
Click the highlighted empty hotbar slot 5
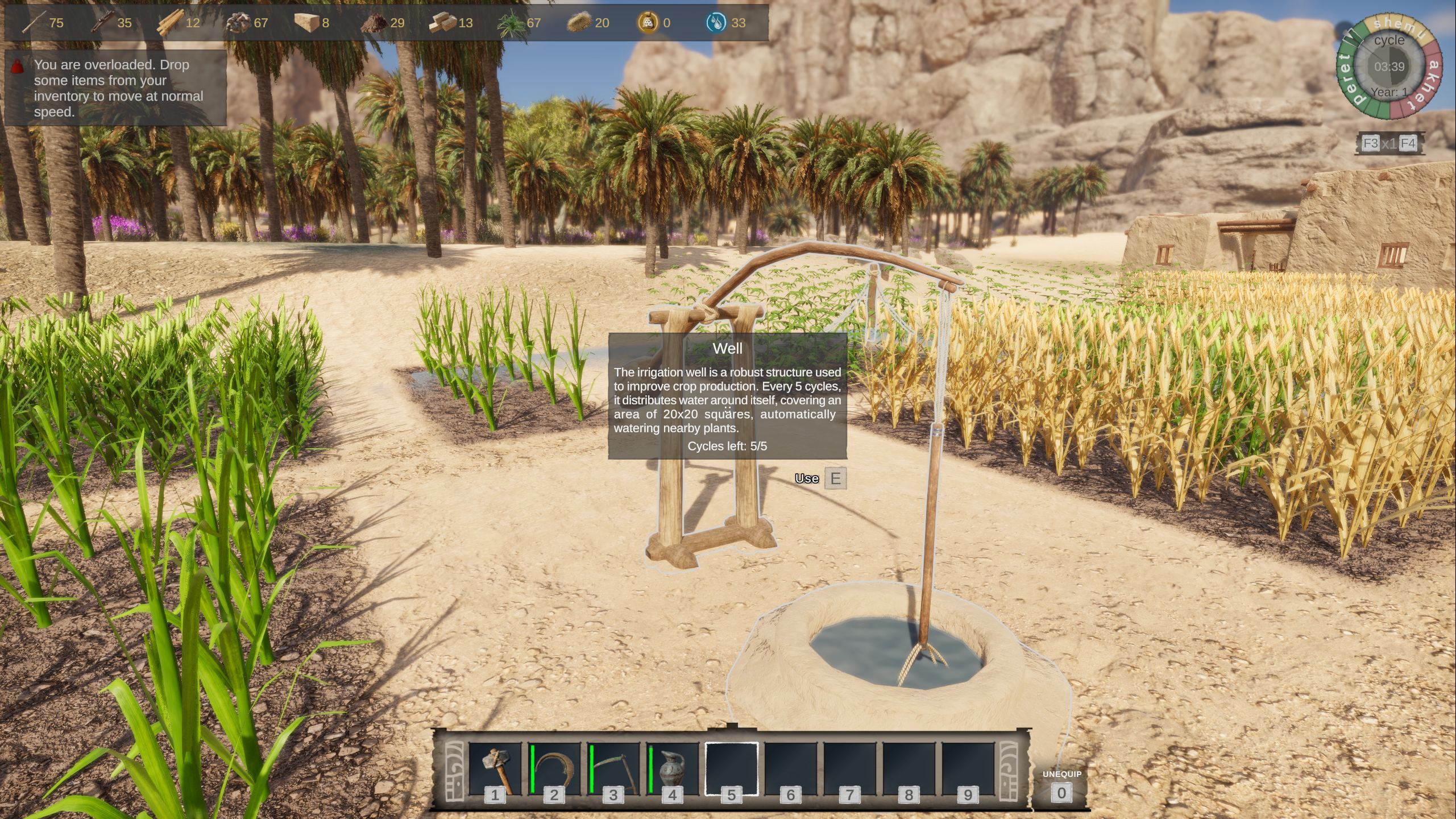pos(732,770)
